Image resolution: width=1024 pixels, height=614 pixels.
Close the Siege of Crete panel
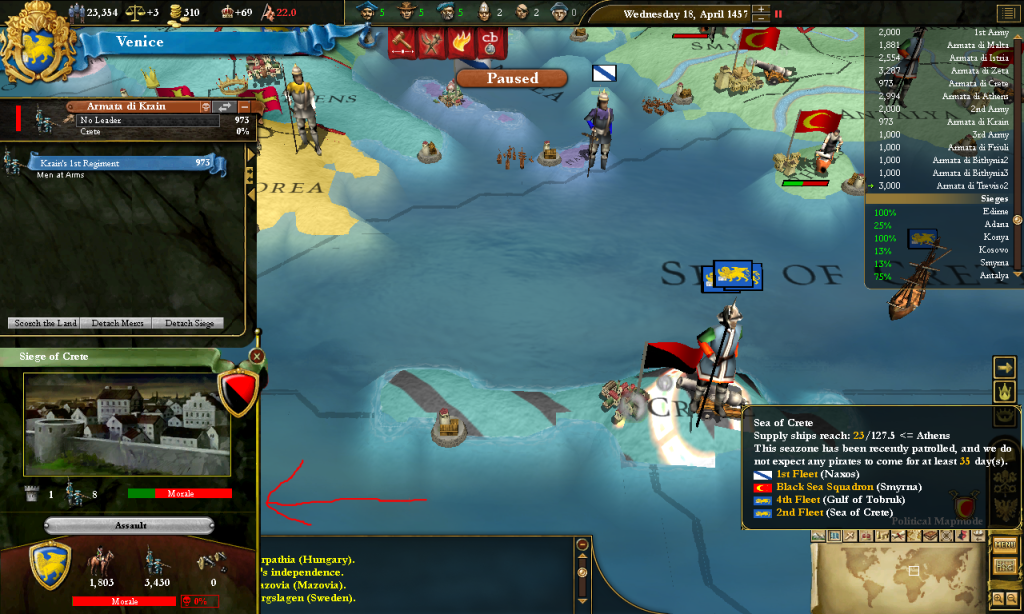tap(257, 356)
